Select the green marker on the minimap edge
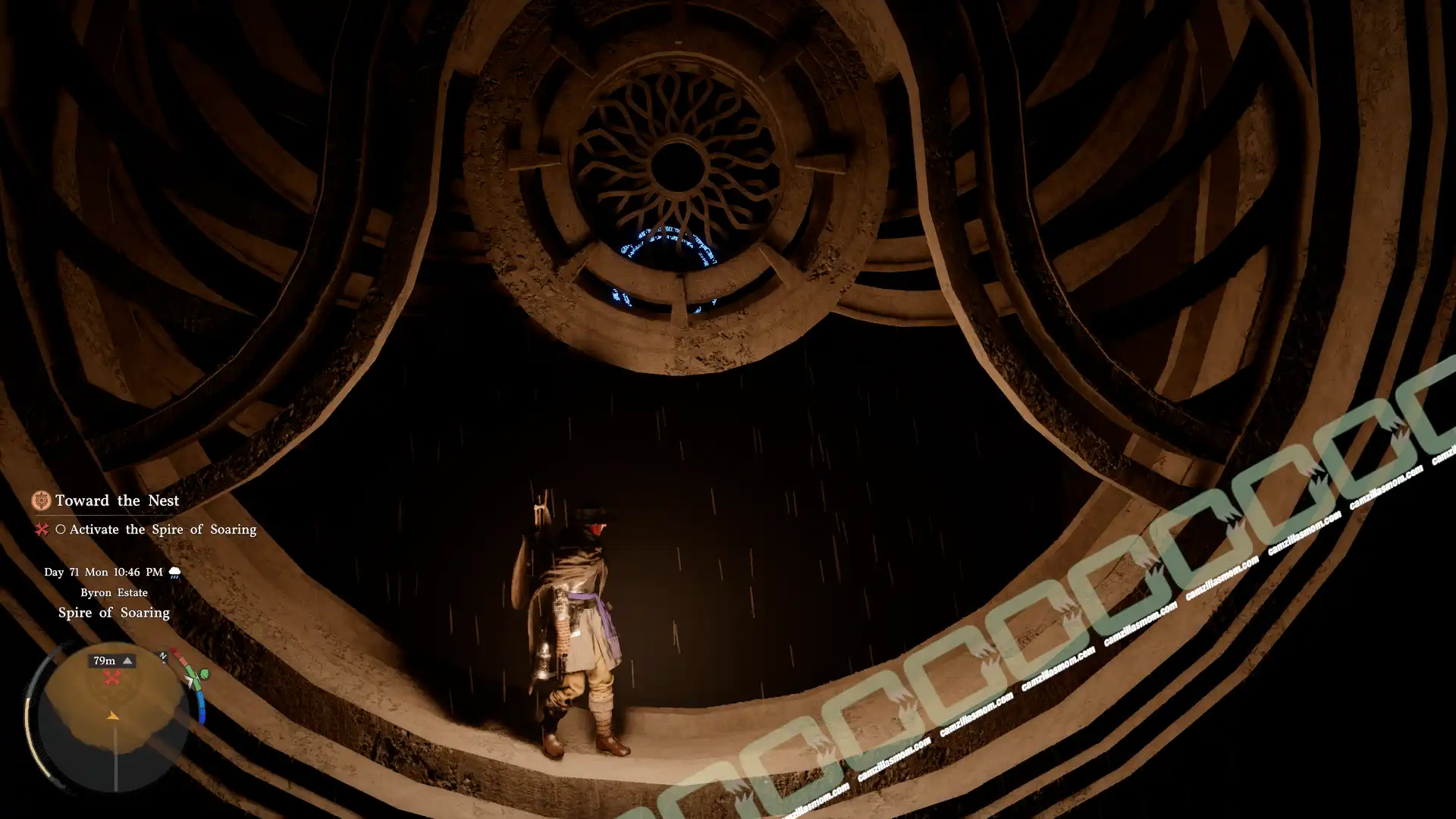The height and width of the screenshot is (819, 1456). 203,674
